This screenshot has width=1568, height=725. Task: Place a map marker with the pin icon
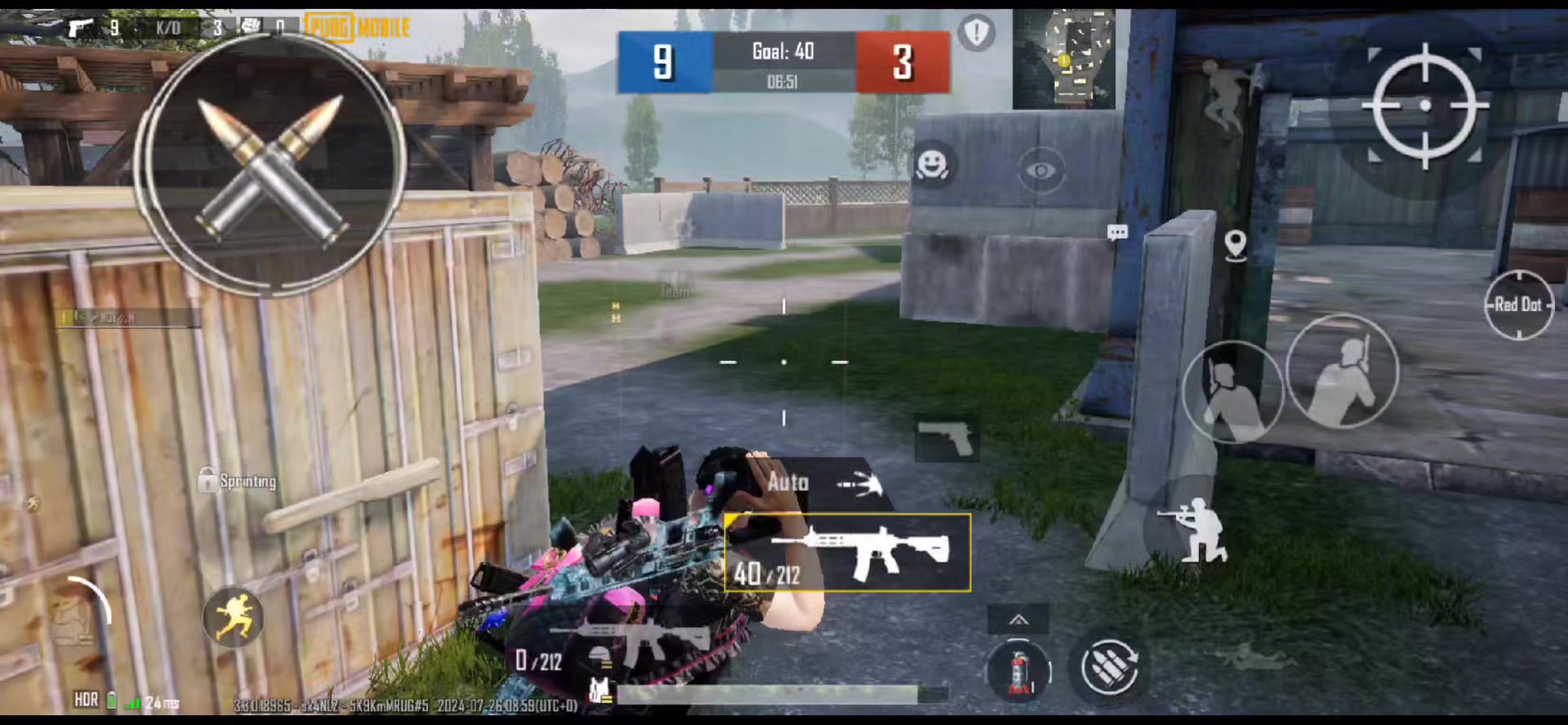(1236, 244)
